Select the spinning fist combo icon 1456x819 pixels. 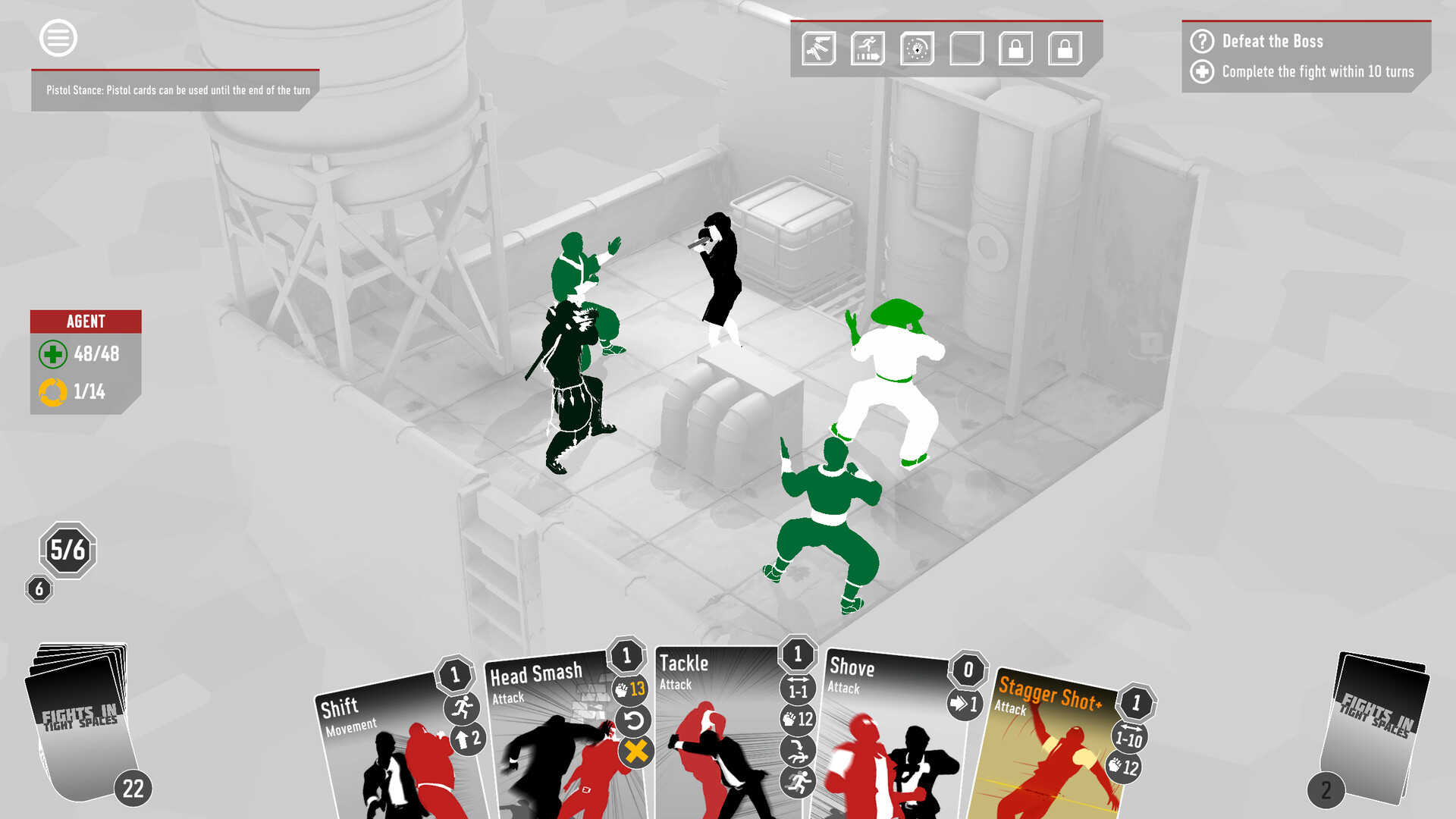click(917, 48)
